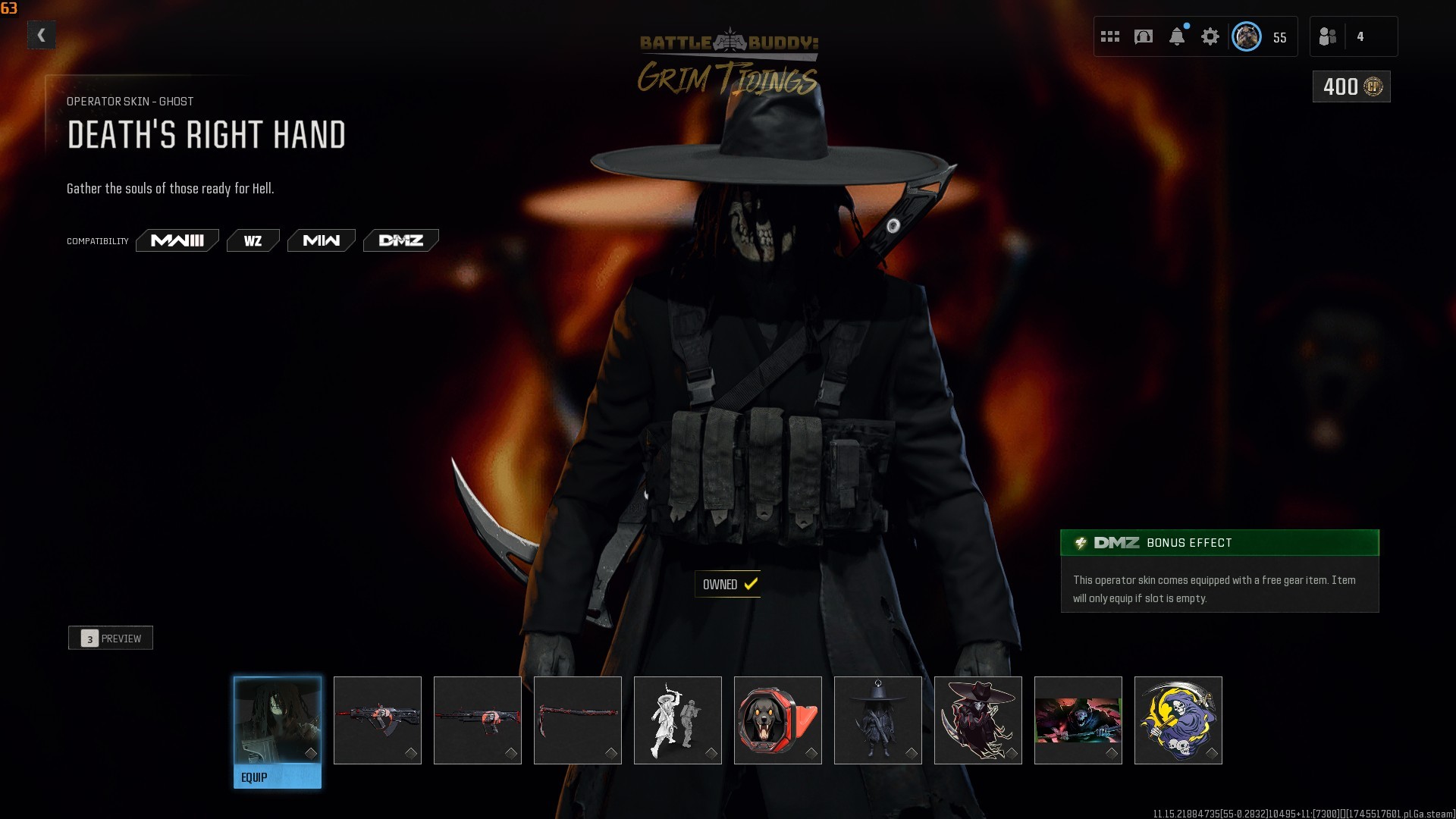Select the red-cloaked reaper sticker thumbnail

coord(978,720)
